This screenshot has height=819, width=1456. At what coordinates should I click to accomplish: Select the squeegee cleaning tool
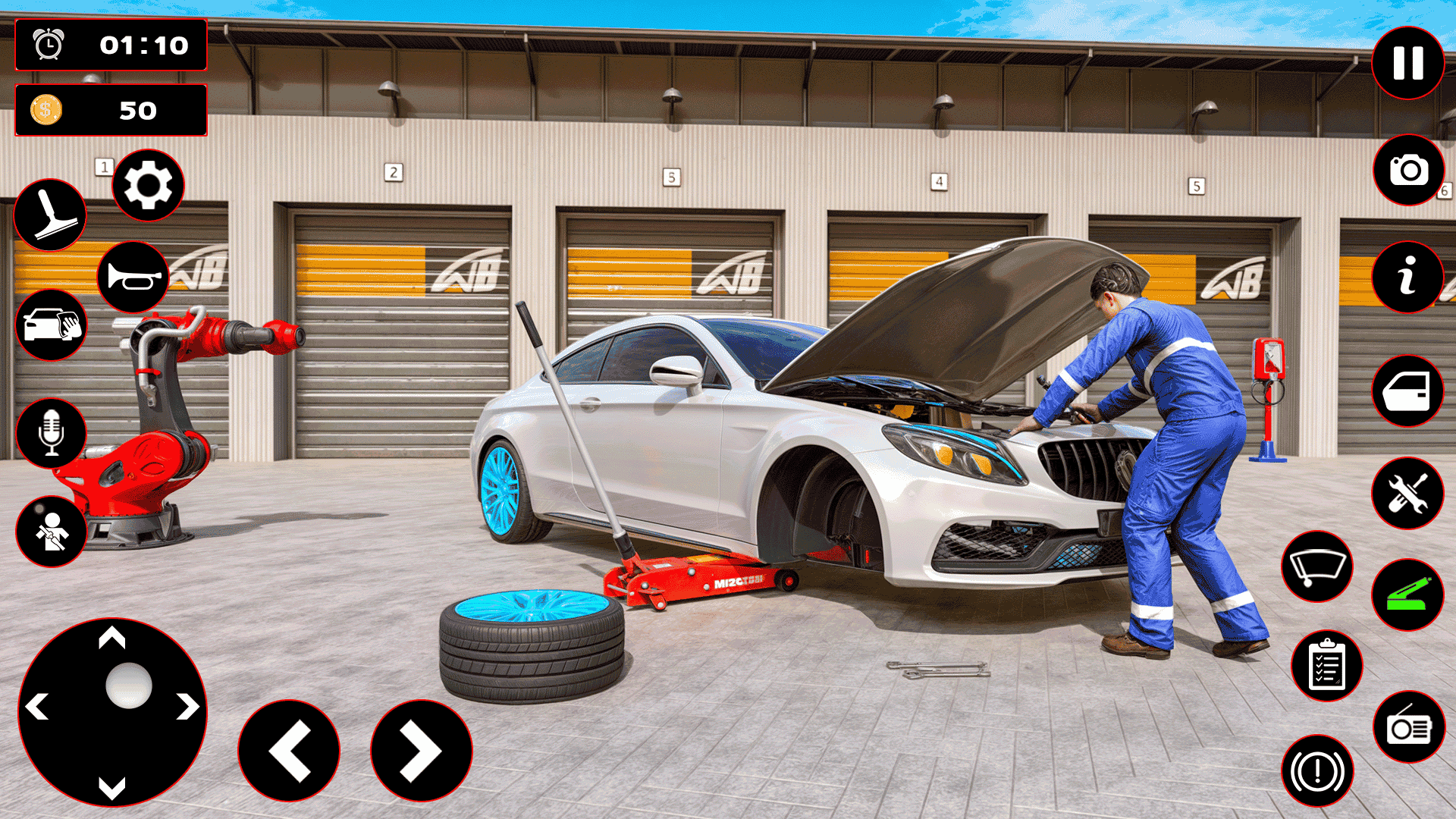(51, 216)
